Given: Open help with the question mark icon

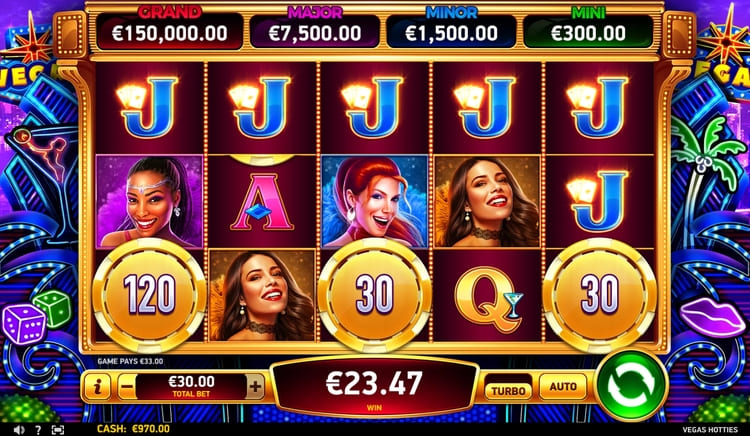Looking at the screenshot, I should (x=37, y=428).
